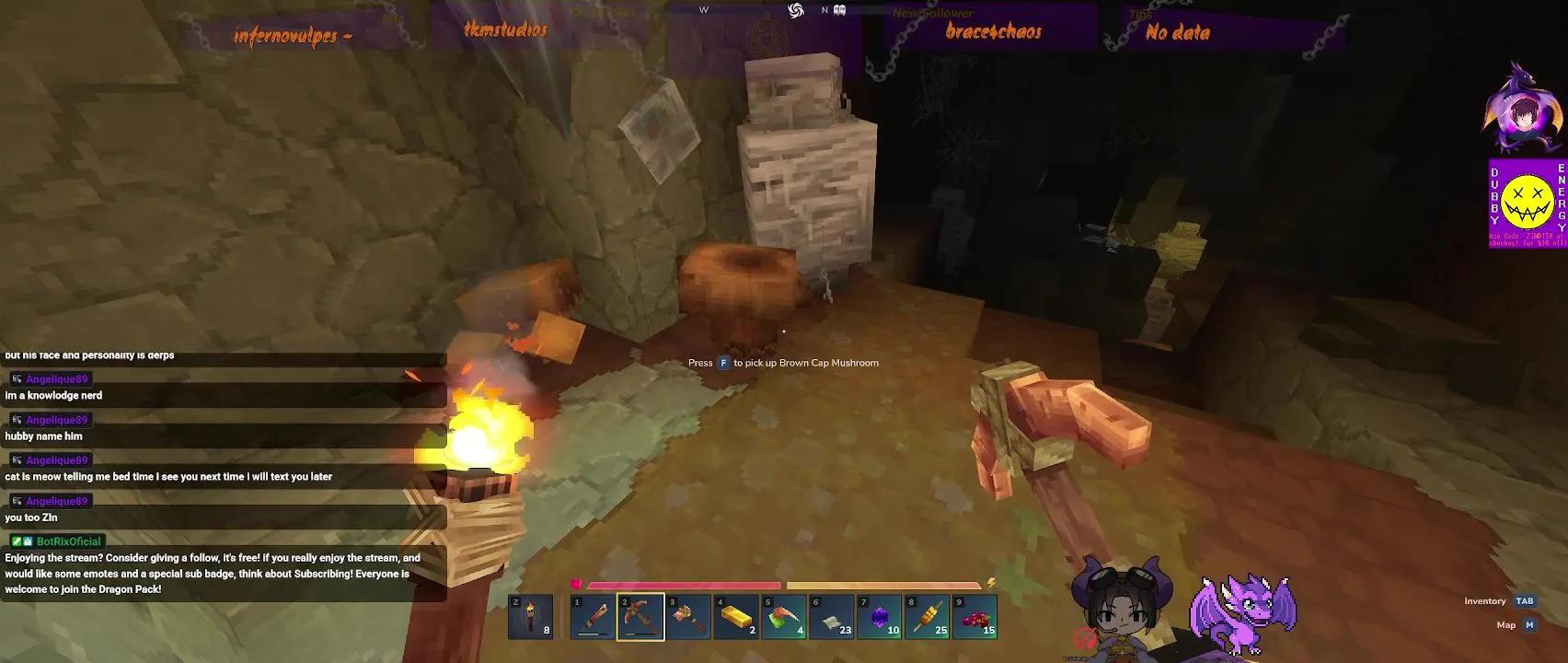Select the torch in hotbar slot Z

pyautogui.click(x=532, y=617)
